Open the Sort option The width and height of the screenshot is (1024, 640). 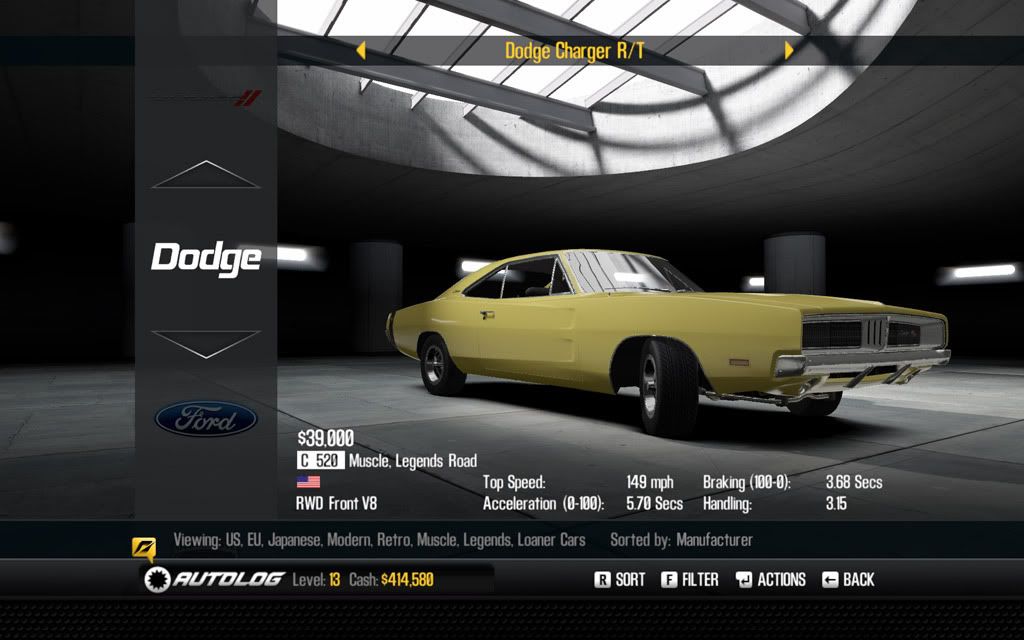[620, 579]
